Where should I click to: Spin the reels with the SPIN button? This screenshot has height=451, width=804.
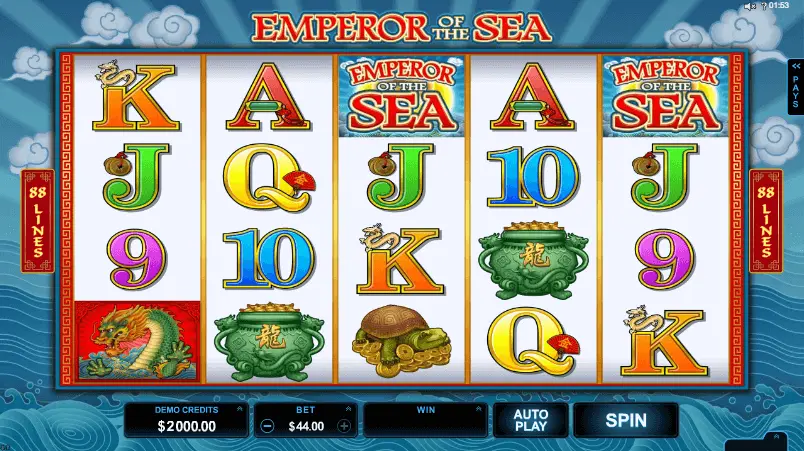pos(625,420)
